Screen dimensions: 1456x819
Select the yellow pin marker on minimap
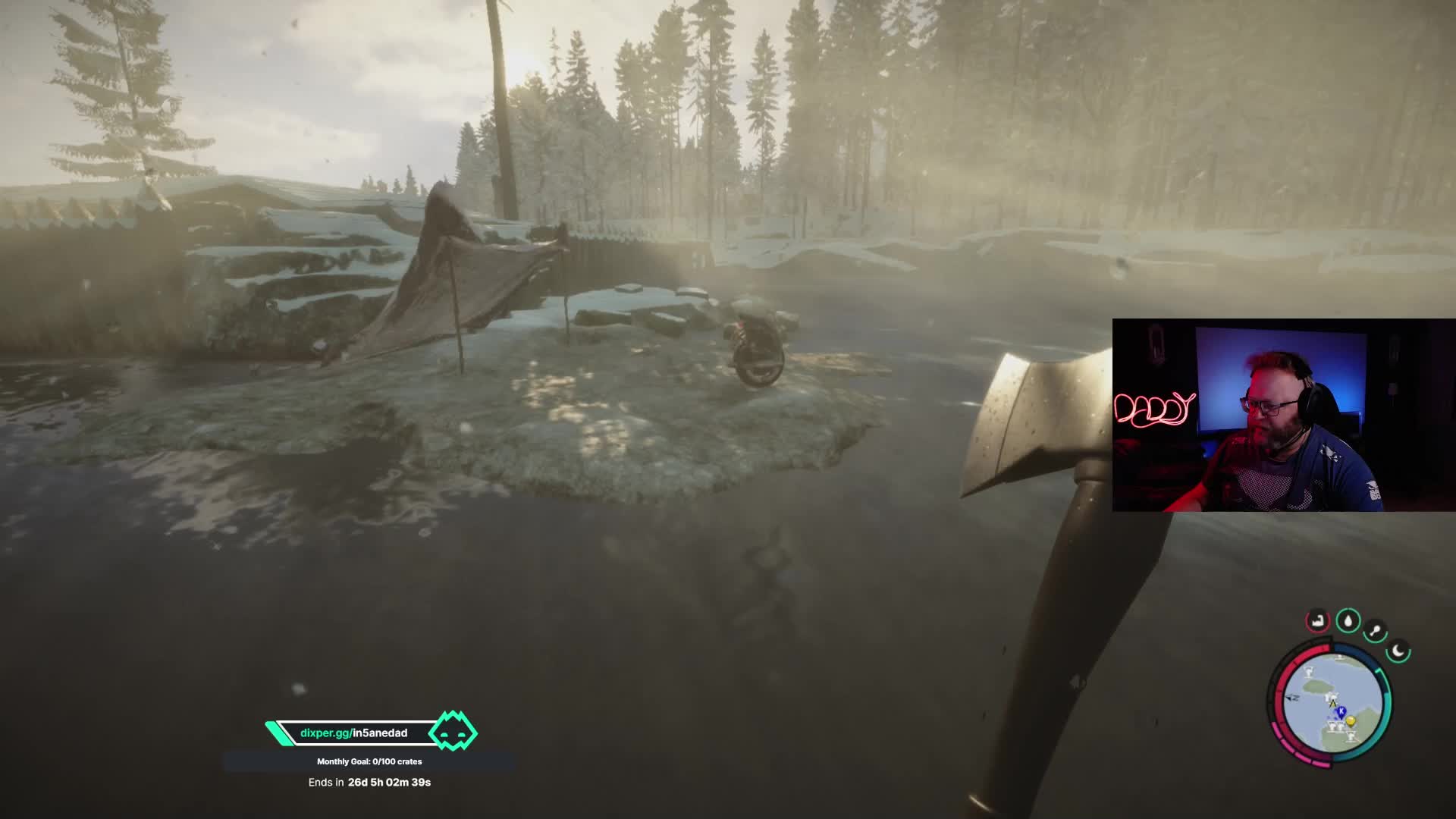pyautogui.click(x=1351, y=721)
